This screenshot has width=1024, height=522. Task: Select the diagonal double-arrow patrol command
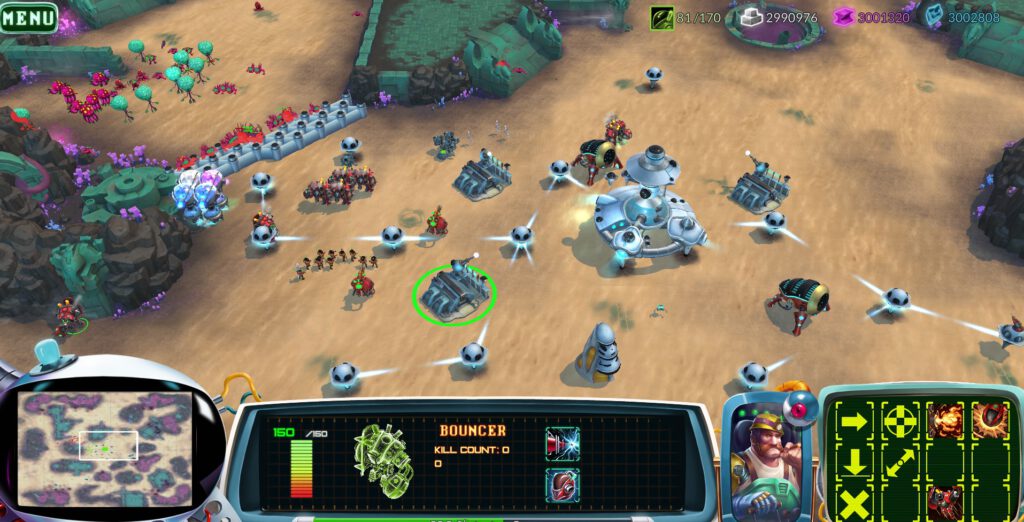(x=899, y=462)
